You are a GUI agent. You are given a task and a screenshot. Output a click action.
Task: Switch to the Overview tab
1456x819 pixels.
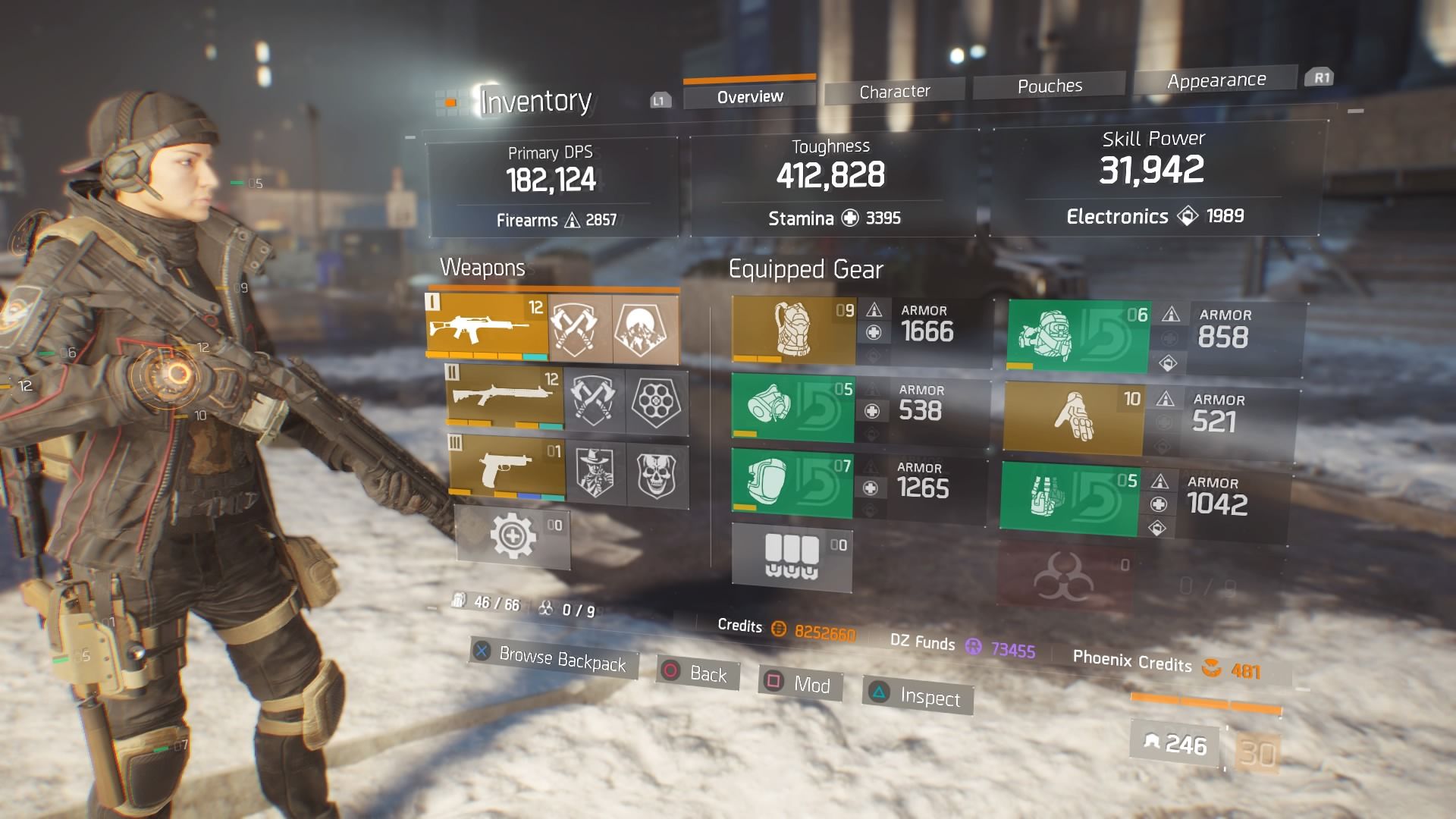click(x=749, y=96)
